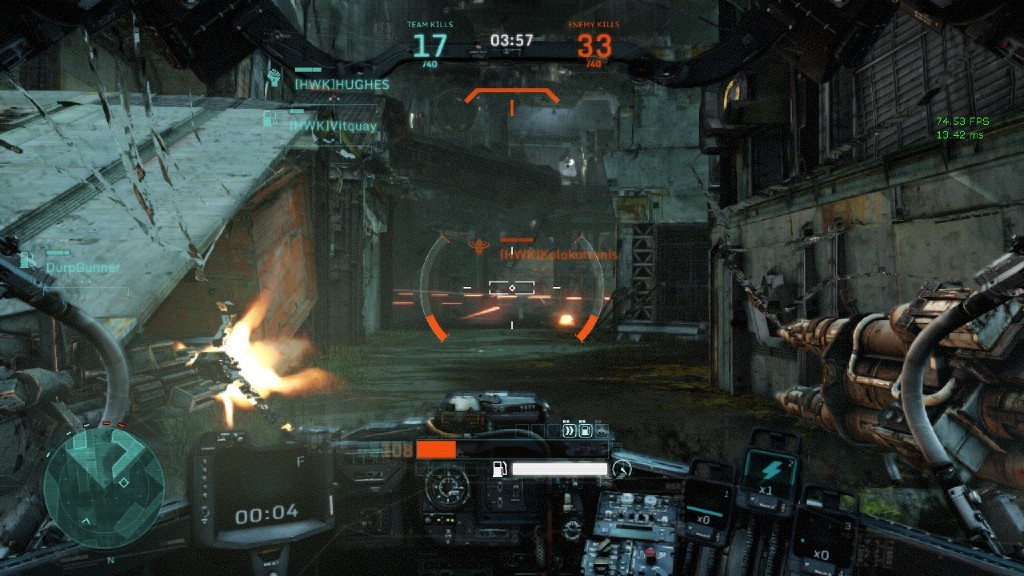Click the small fuel pump status icon
Viewport: 1024px width, 576px height.
(586, 432)
